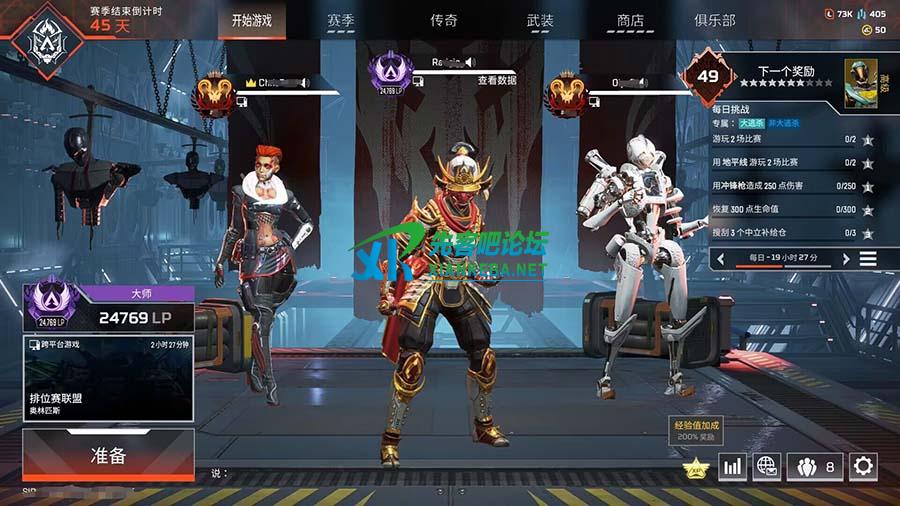Open the 传奇 legends tab
900x506 pixels.
[x=444, y=20]
